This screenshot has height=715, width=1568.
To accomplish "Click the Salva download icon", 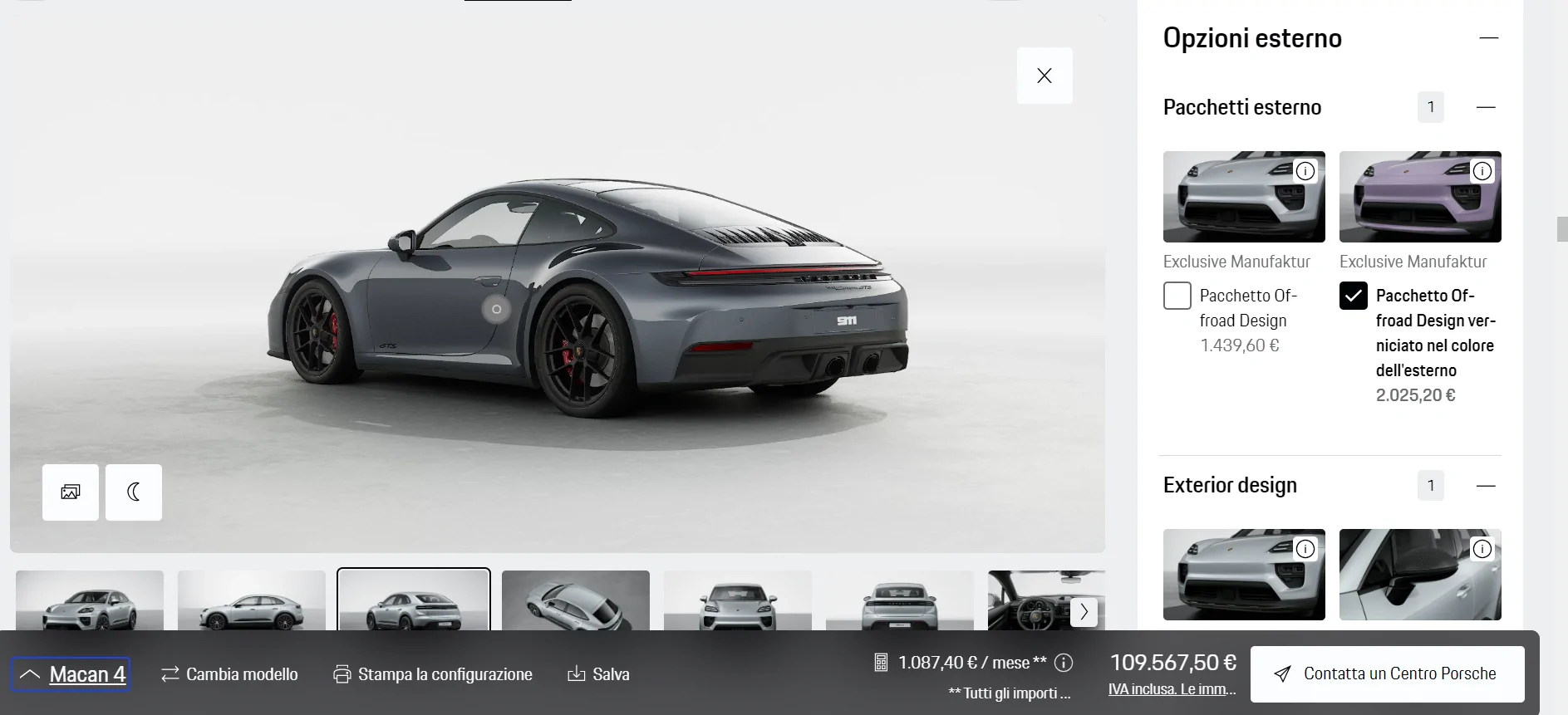I will [x=576, y=674].
